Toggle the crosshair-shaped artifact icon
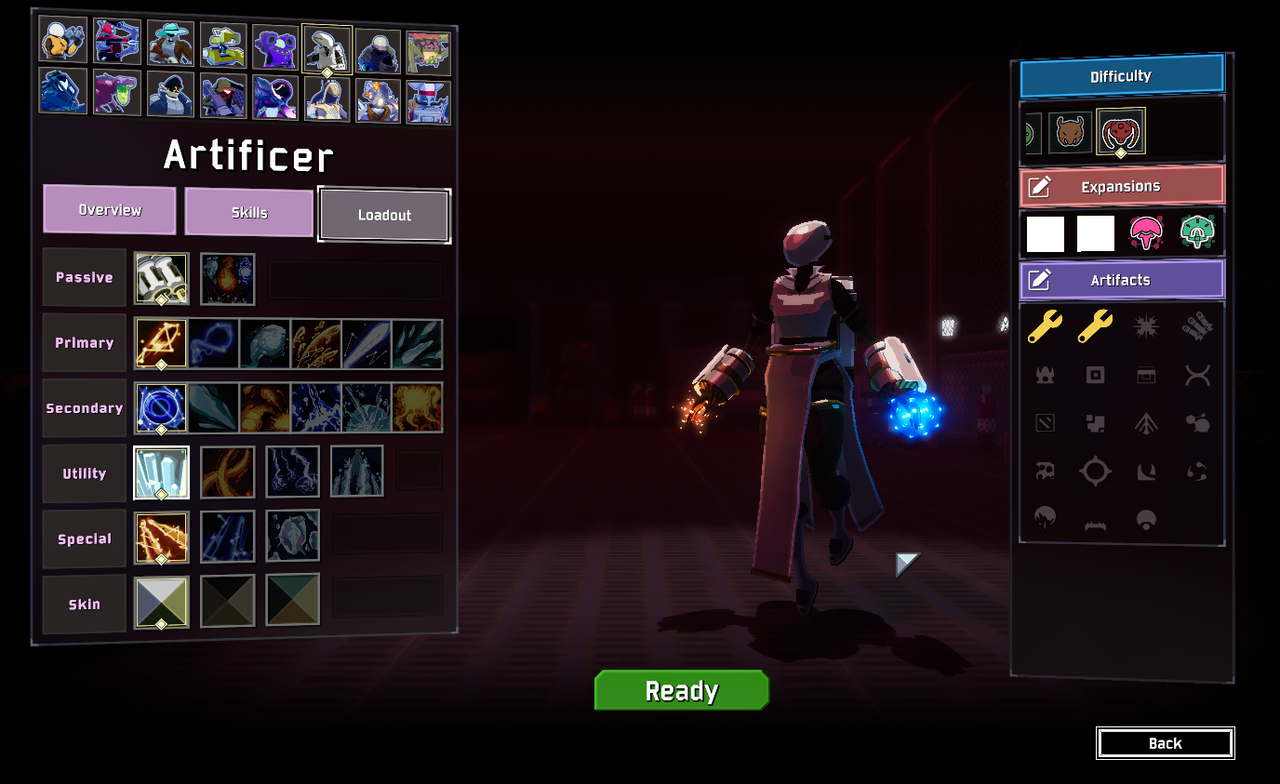Image resolution: width=1280 pixels, height=784 pixels. click(1095, 471)
